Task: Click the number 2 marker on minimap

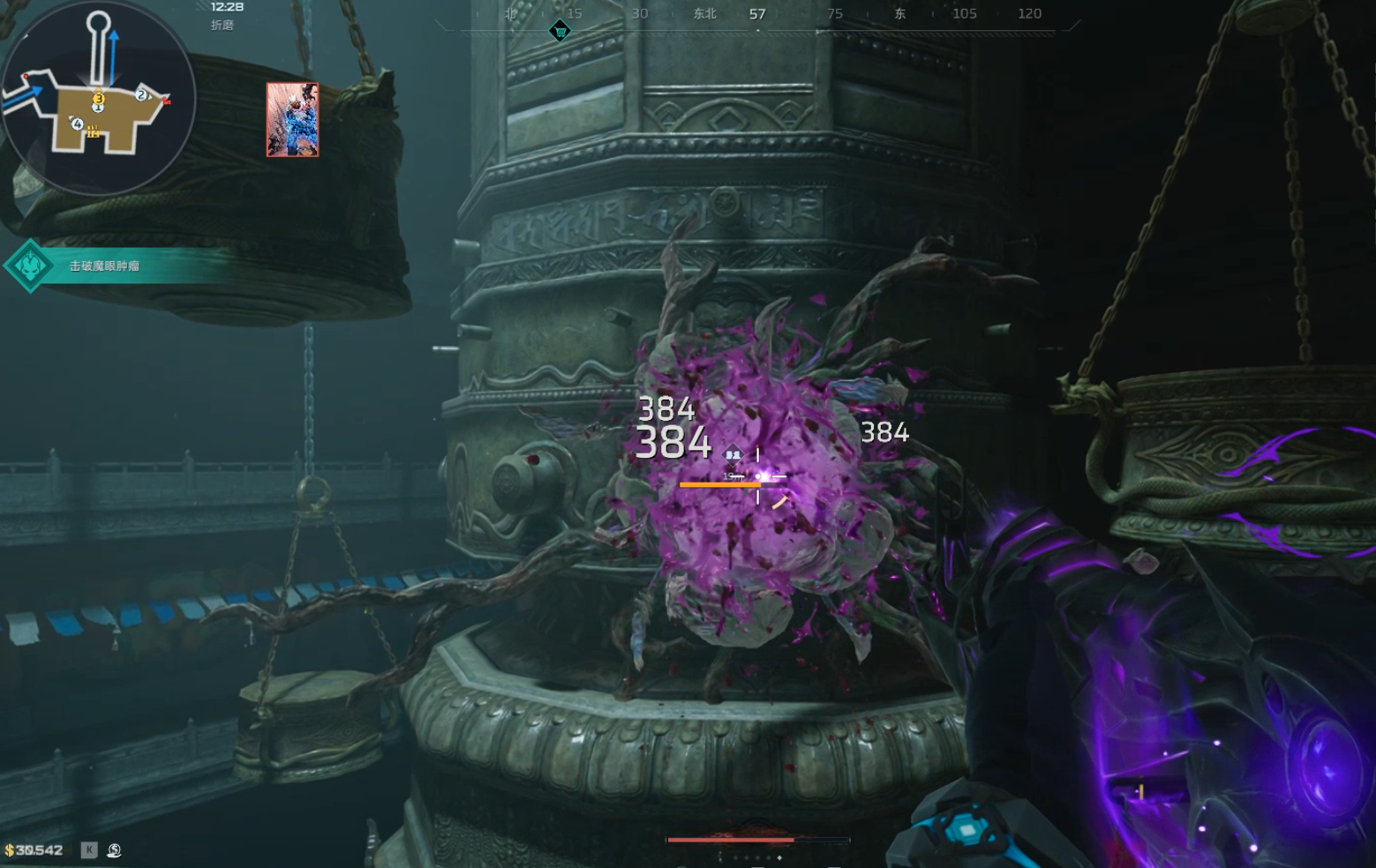Action: coord(141,94)
